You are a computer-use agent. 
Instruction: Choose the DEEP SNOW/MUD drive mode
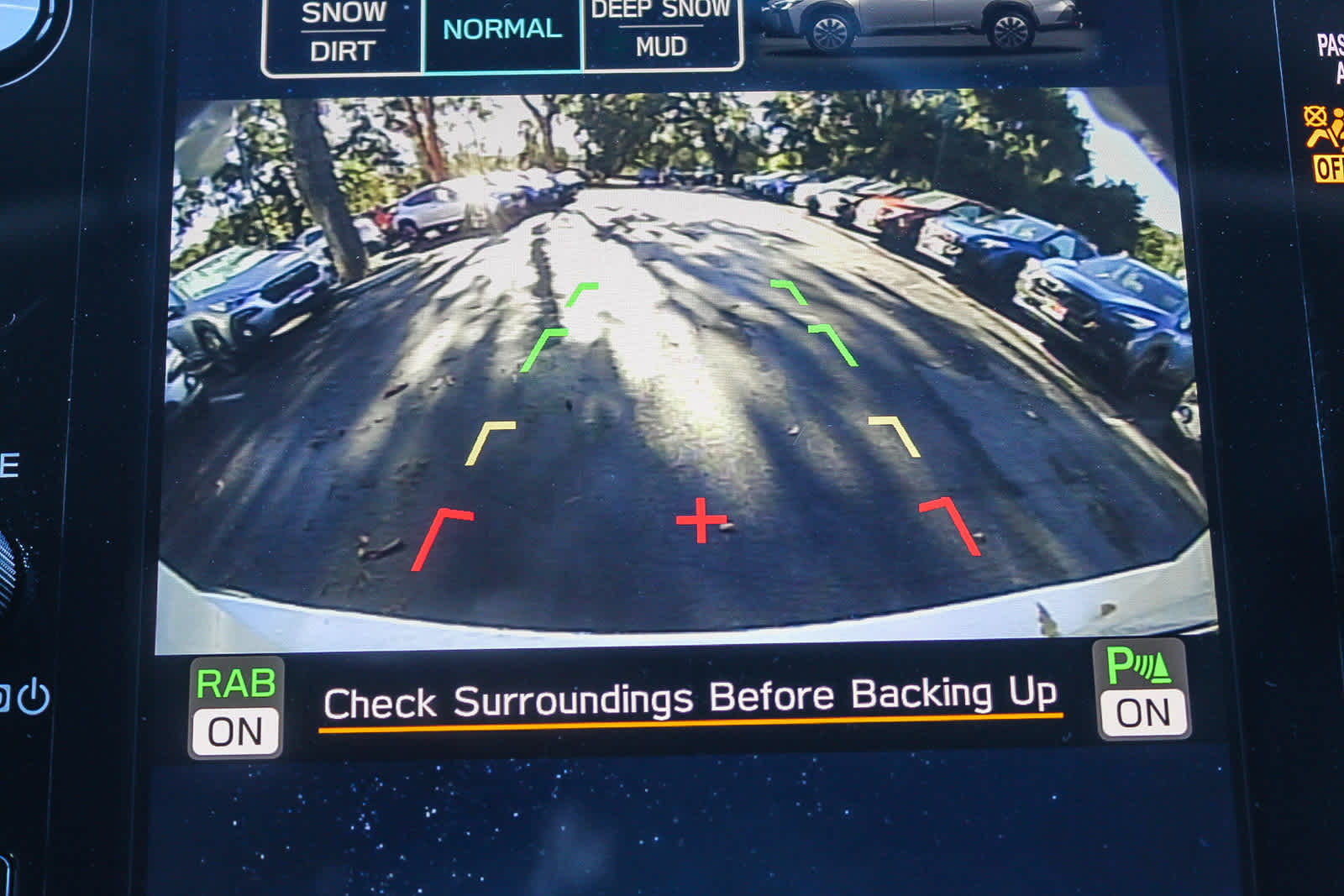(659, 30)
